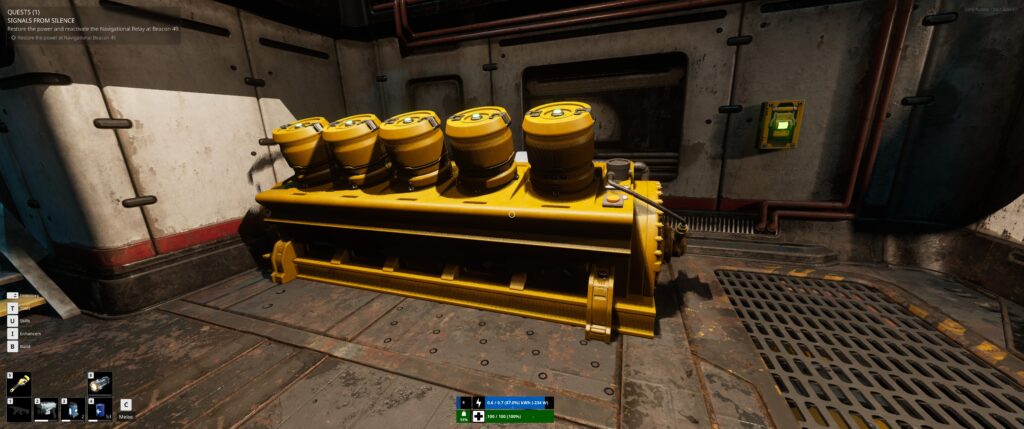
Task: Select the white and blue canister slot
Action: (73, 409)
